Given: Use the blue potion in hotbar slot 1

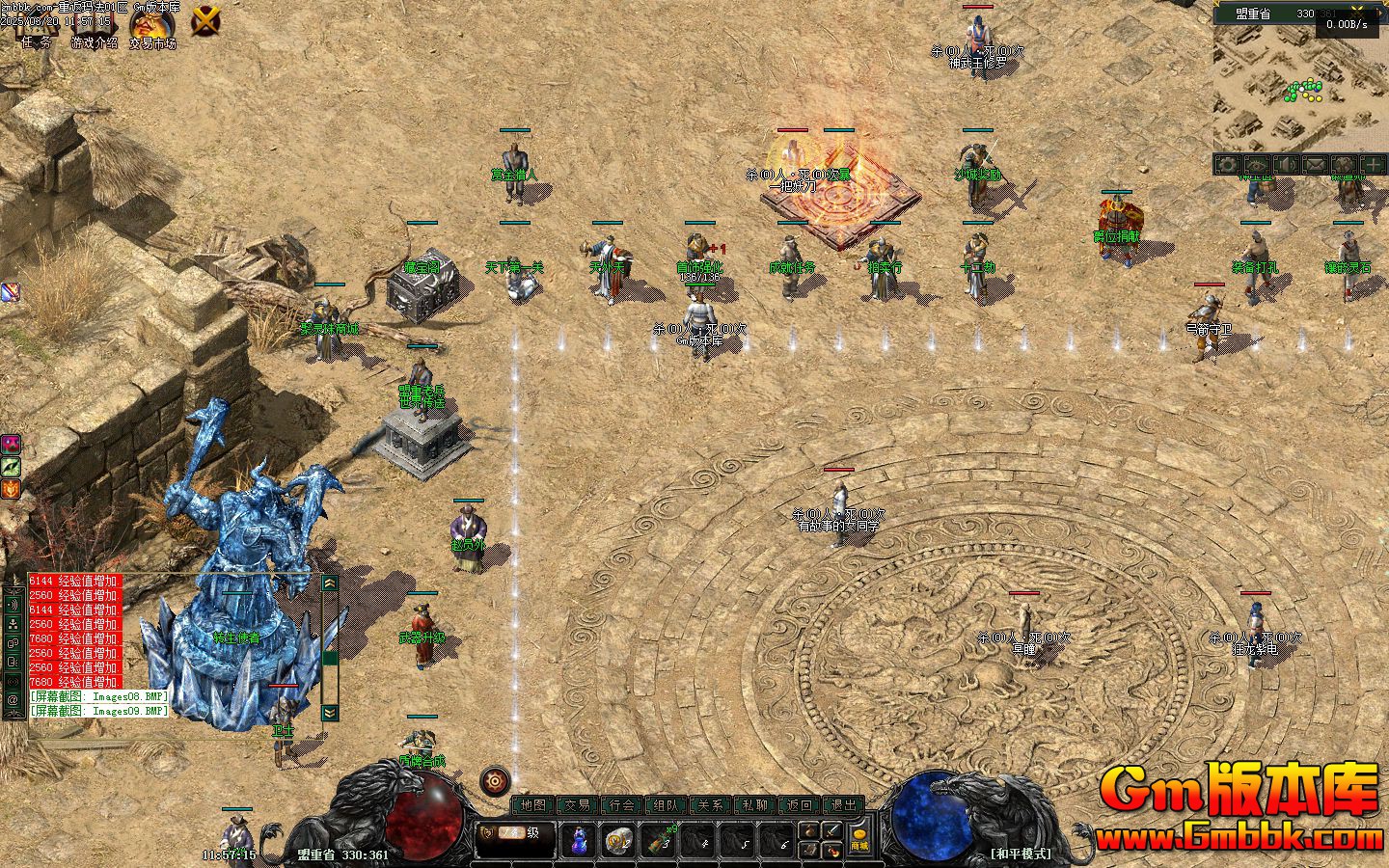Looking at the screenshot, I should (x=579, y=841).
